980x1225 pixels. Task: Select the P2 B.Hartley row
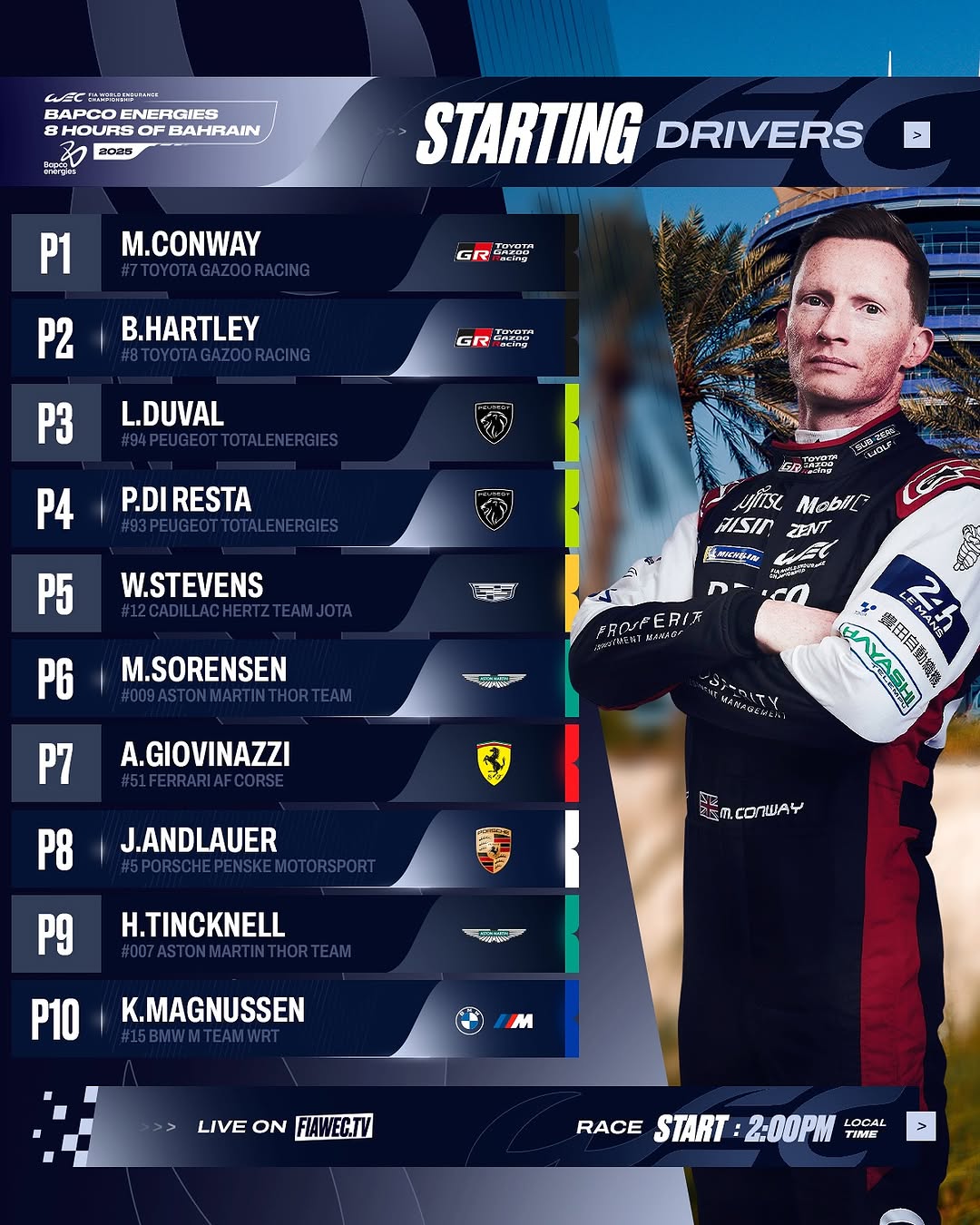coord(294,338)
